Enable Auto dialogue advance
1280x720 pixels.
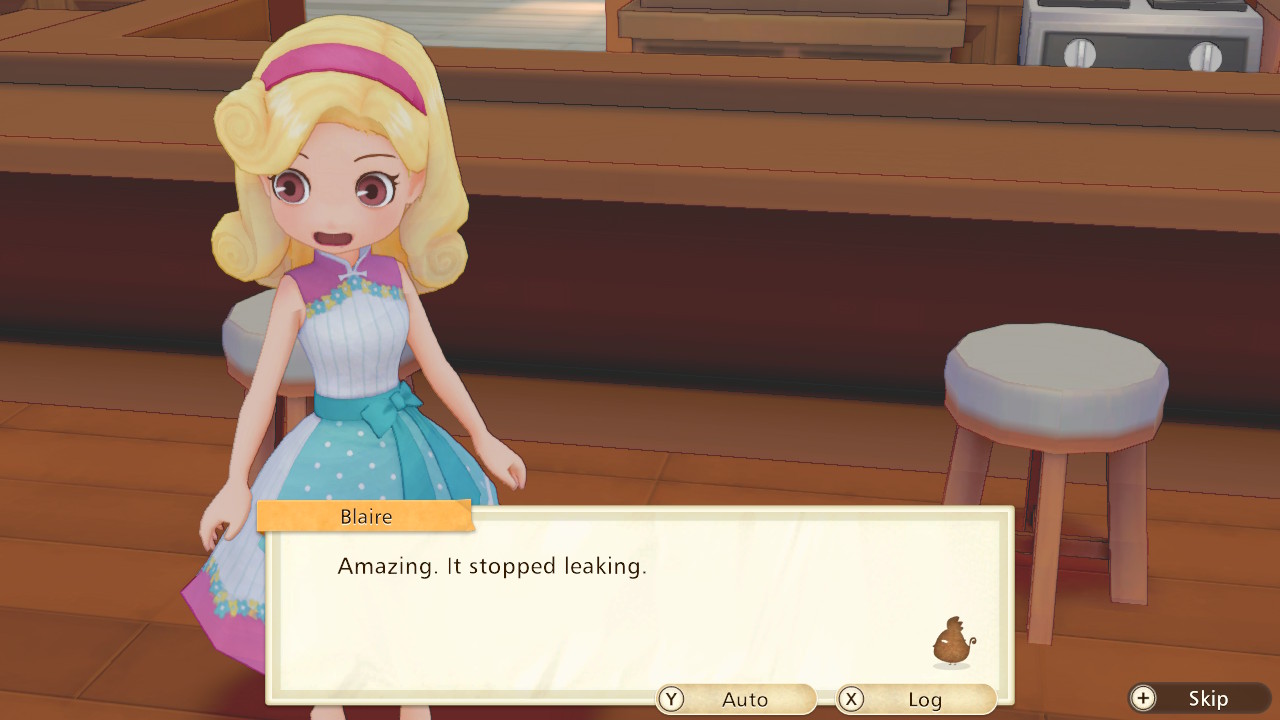pyautogui.click(x=736, y=699)
